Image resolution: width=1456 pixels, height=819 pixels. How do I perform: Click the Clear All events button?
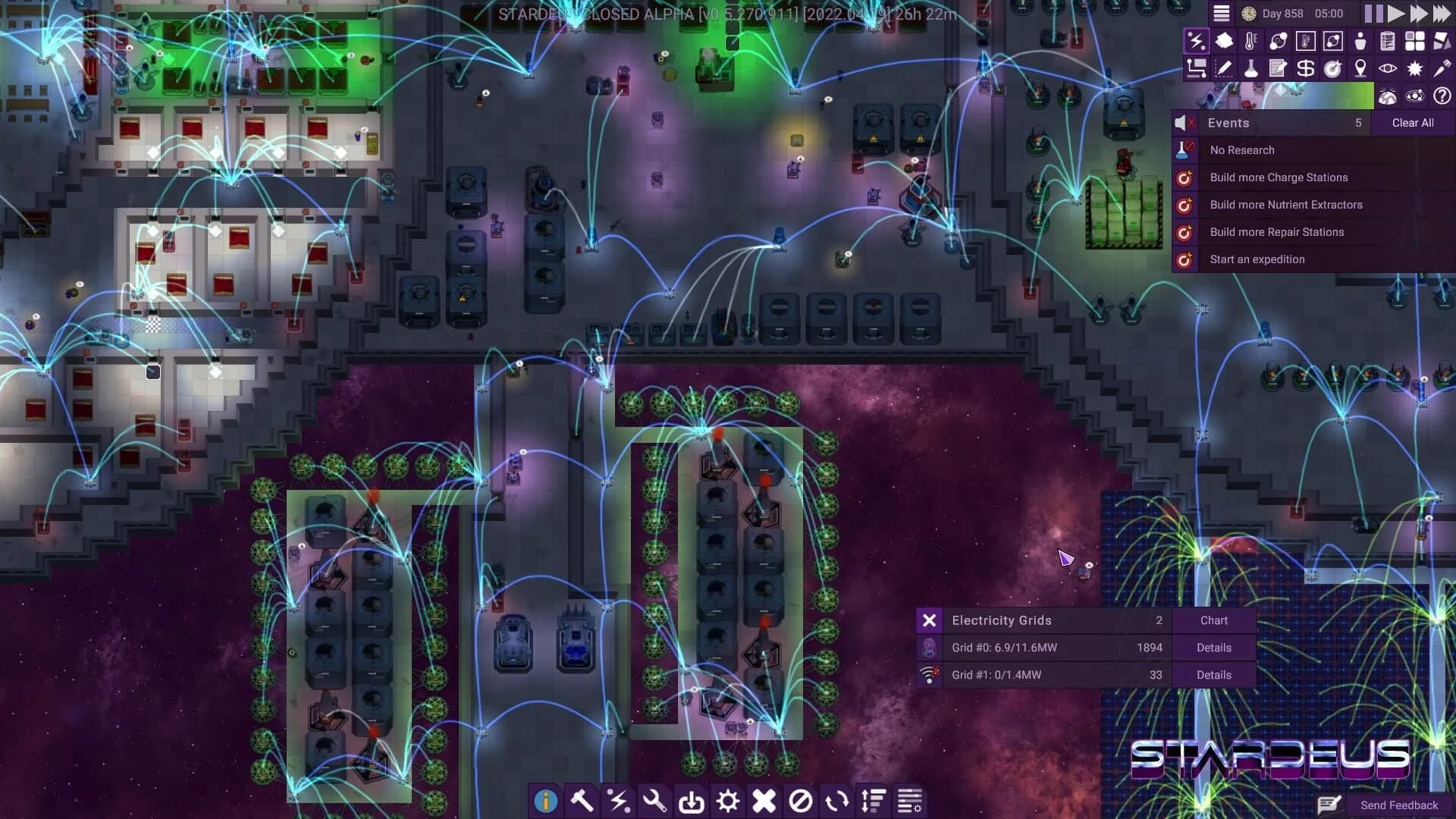[x=1412, y=122]
